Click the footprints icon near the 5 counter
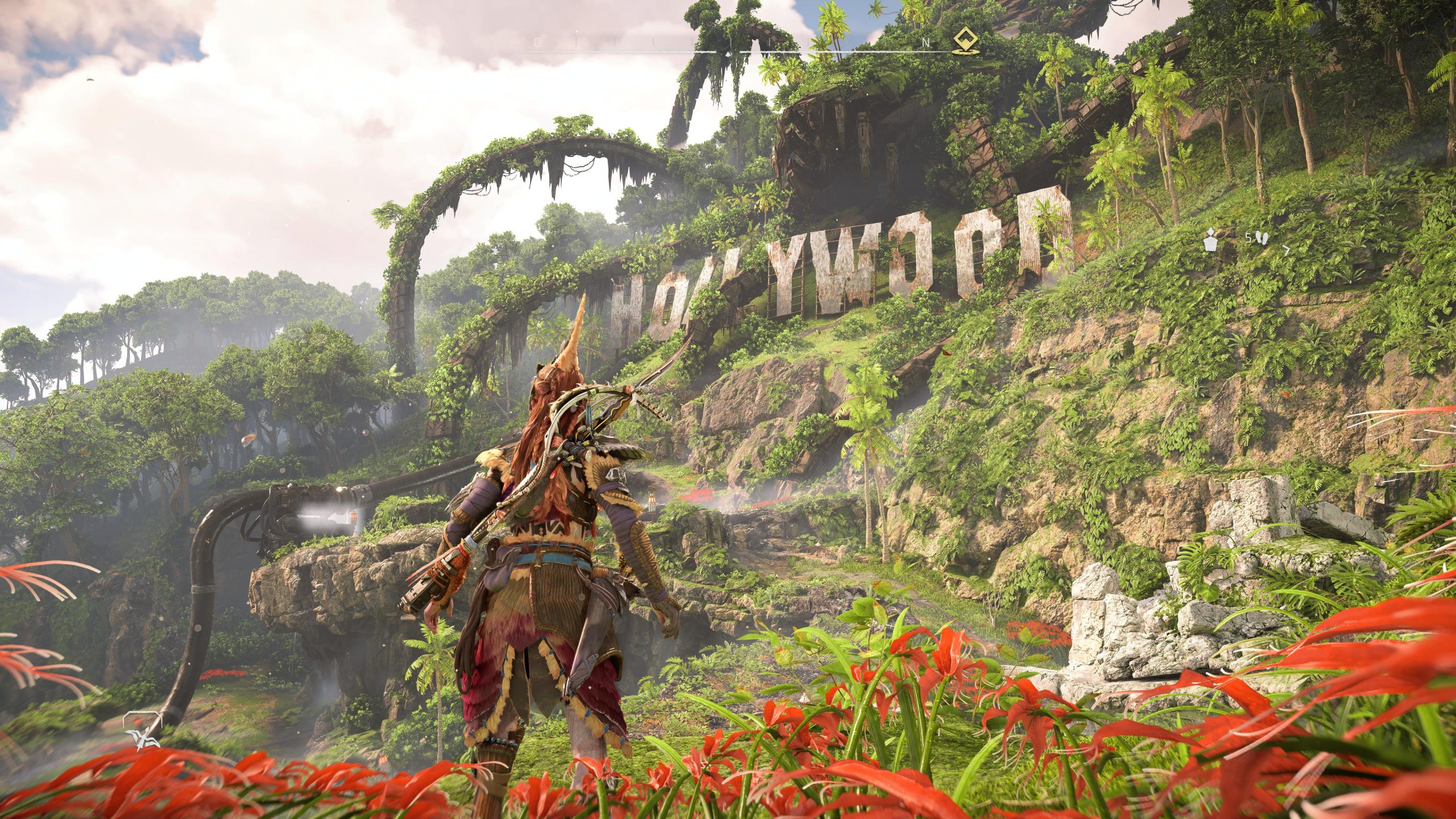The width and height of the screenshot is (1456, 819). pyautogui.click(x=1263, y=238)
